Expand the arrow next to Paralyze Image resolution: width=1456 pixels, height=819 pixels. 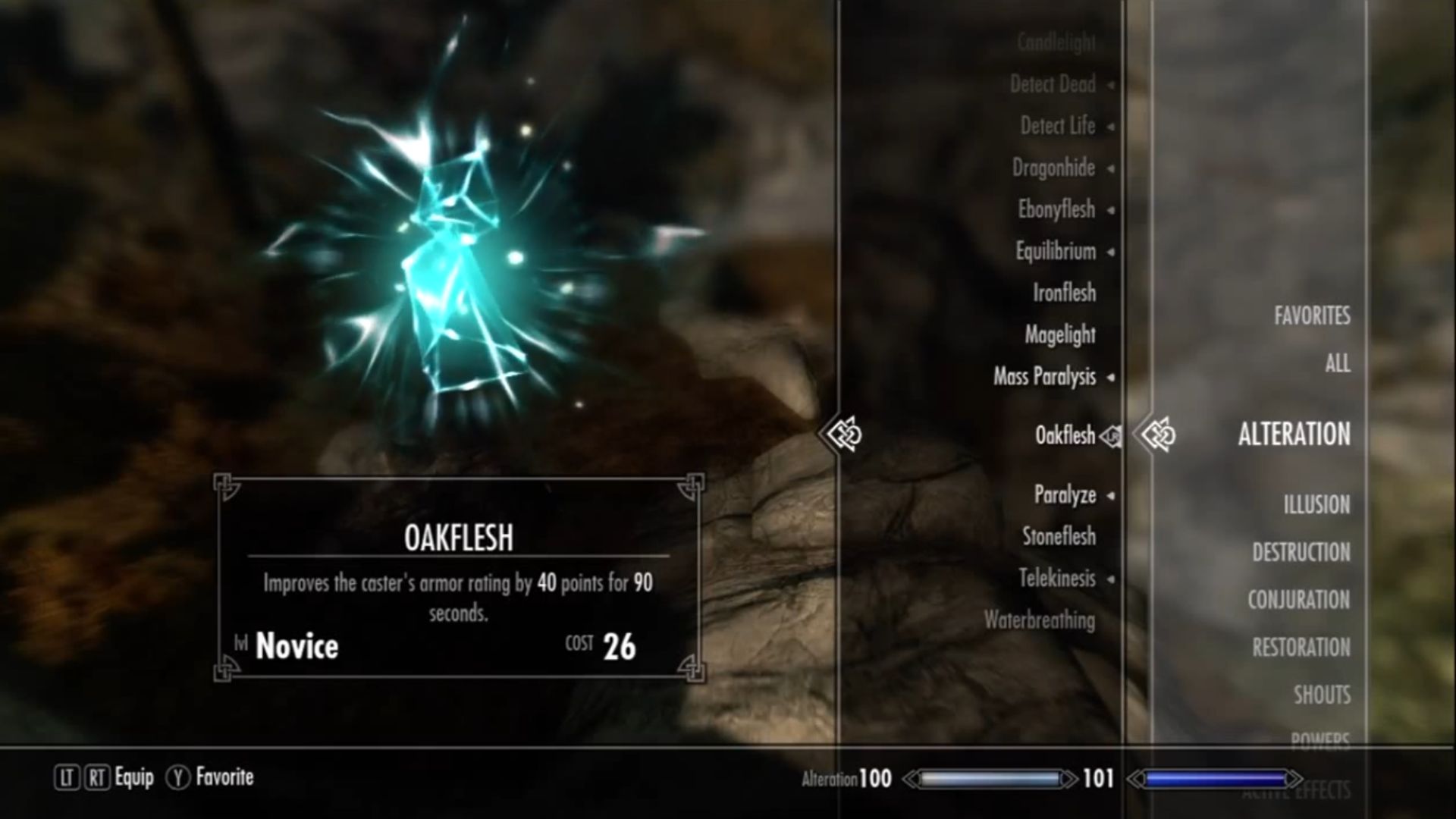pos(1111,494)
